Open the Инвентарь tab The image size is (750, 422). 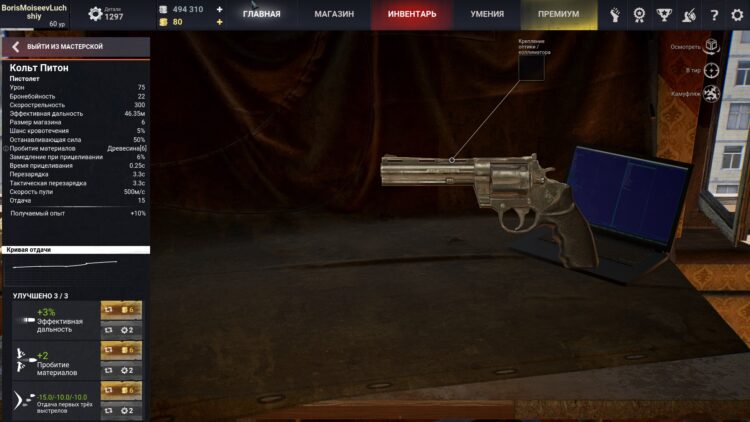(x=410, y=15)
